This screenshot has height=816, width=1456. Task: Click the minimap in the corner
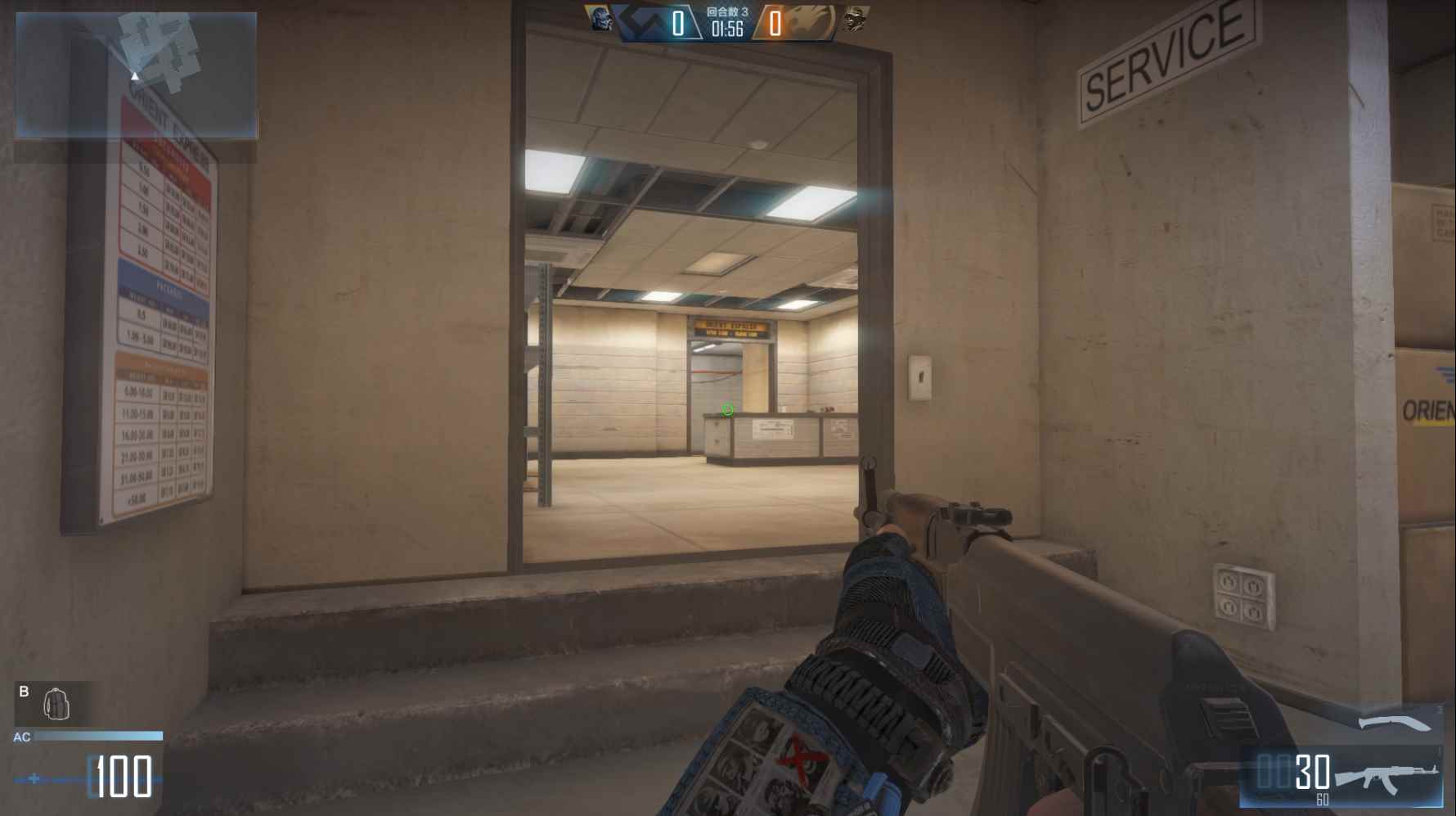click(x=136, y=74)
